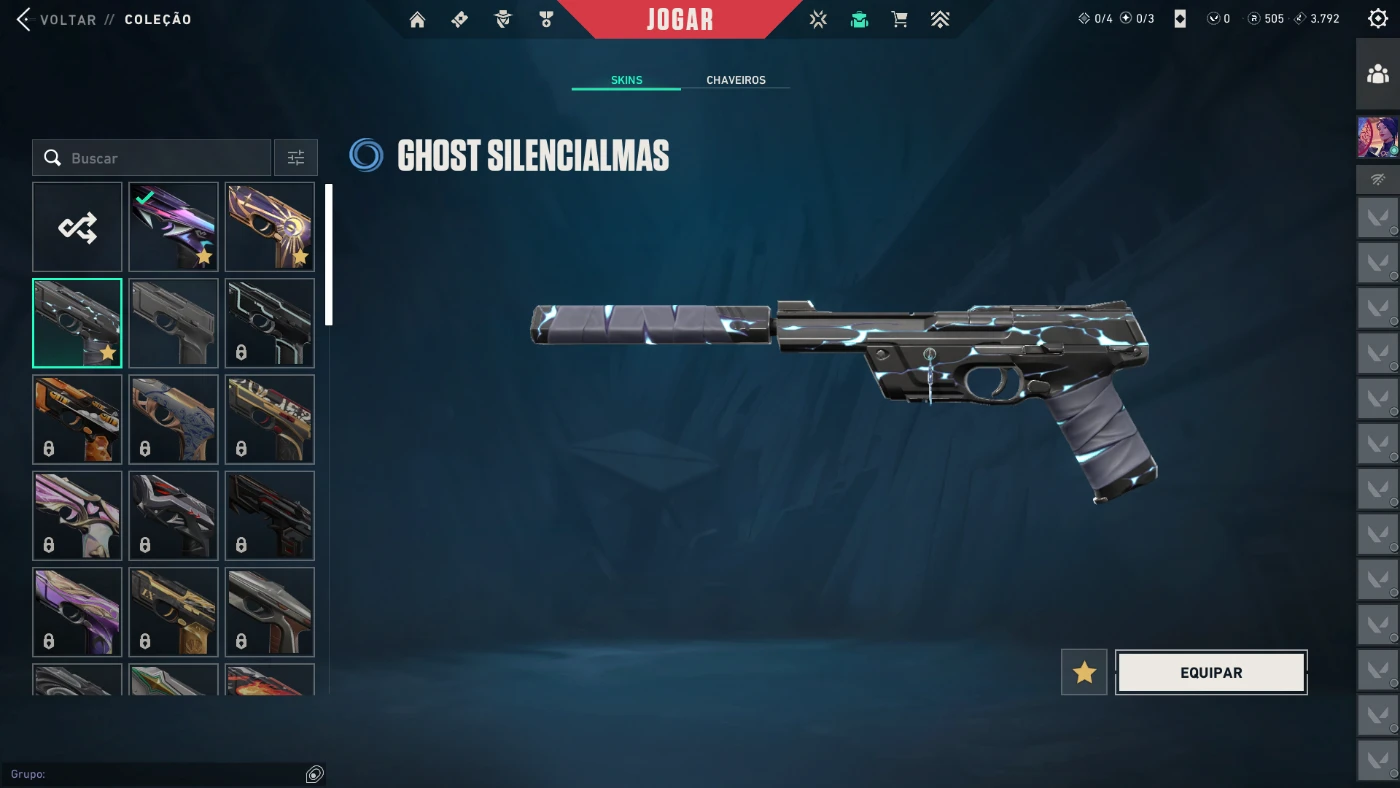Click the Equipar button

[1211, 673]
